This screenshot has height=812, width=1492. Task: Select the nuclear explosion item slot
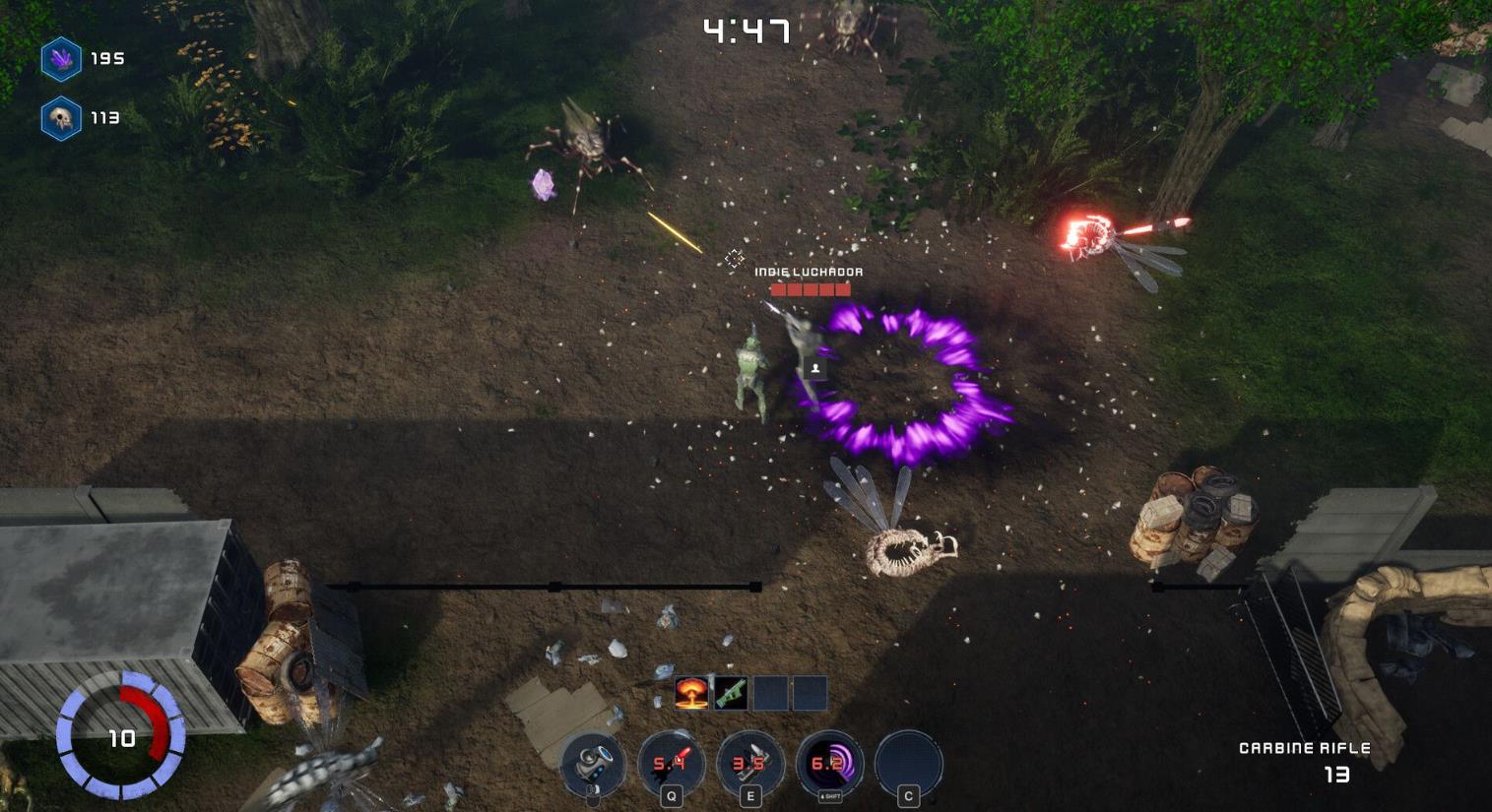[x=691, y=693]
